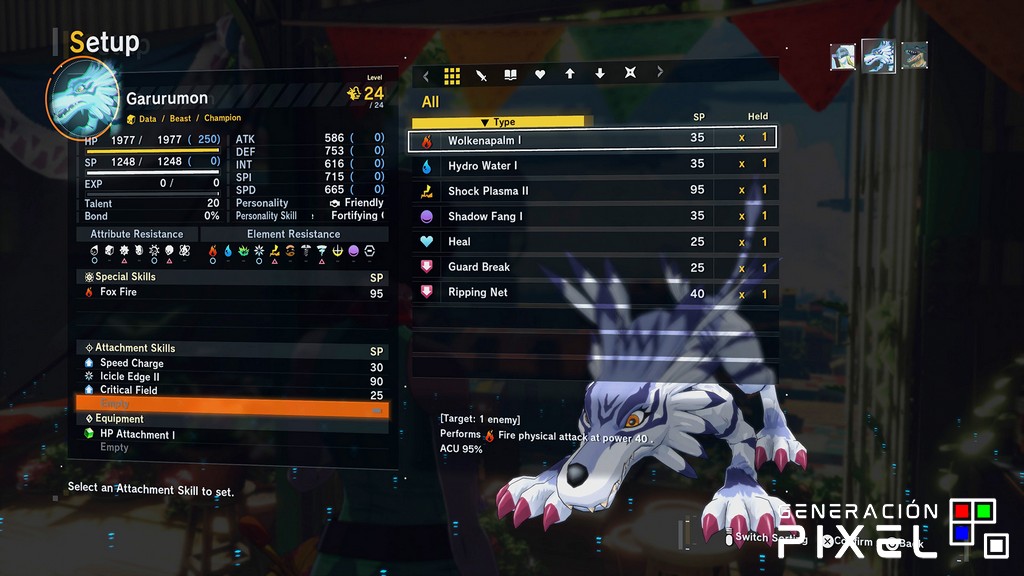
Task: Switch to the four-point star category tab
Action: [x=630, y=75]
